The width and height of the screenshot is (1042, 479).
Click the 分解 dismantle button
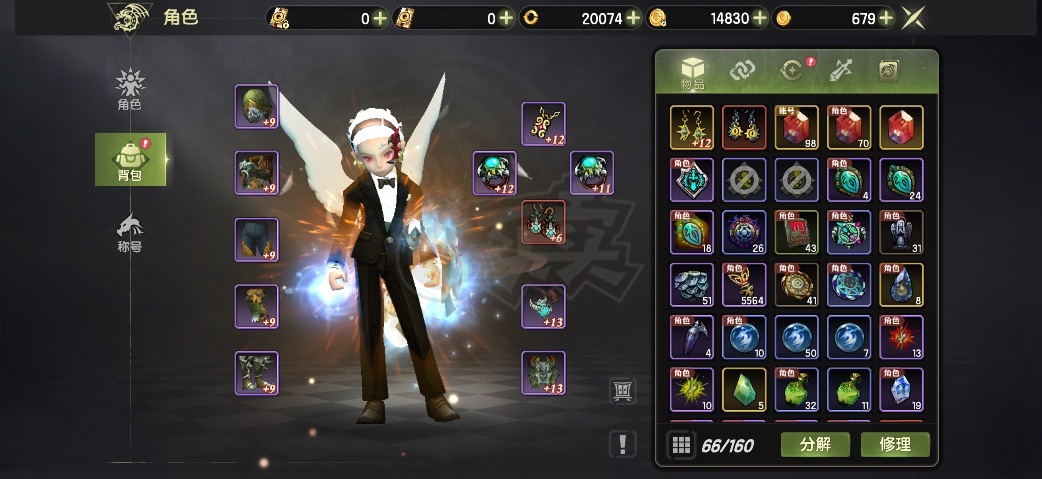point(815,444)
